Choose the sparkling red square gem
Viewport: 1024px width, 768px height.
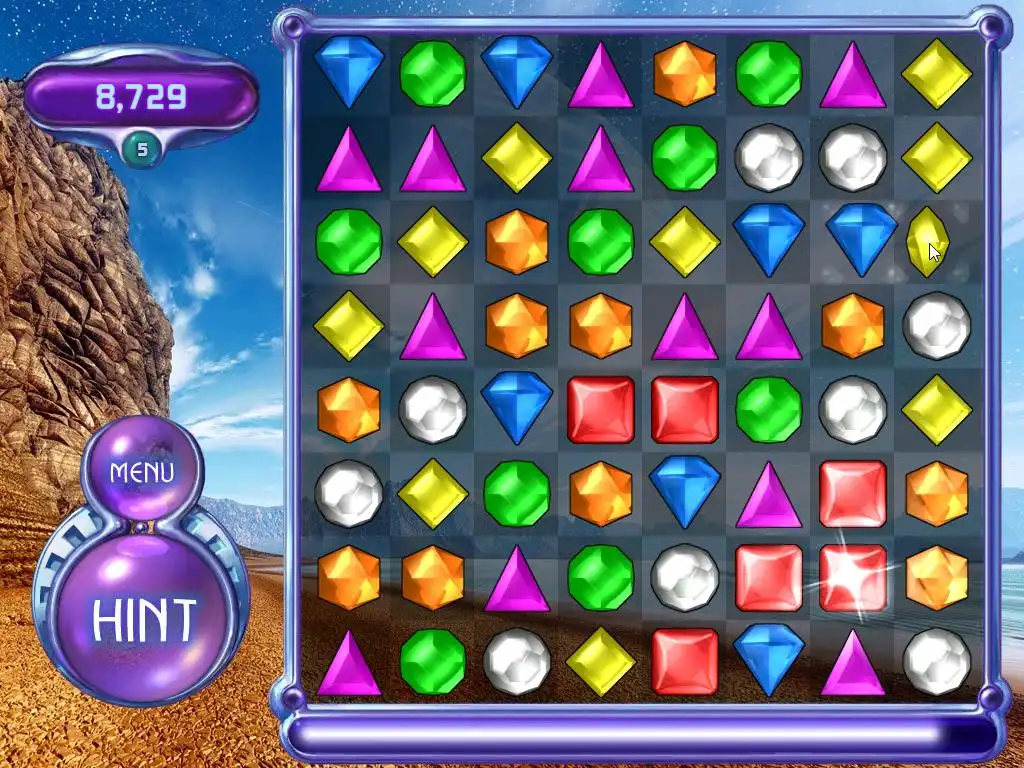pos(852,578)
